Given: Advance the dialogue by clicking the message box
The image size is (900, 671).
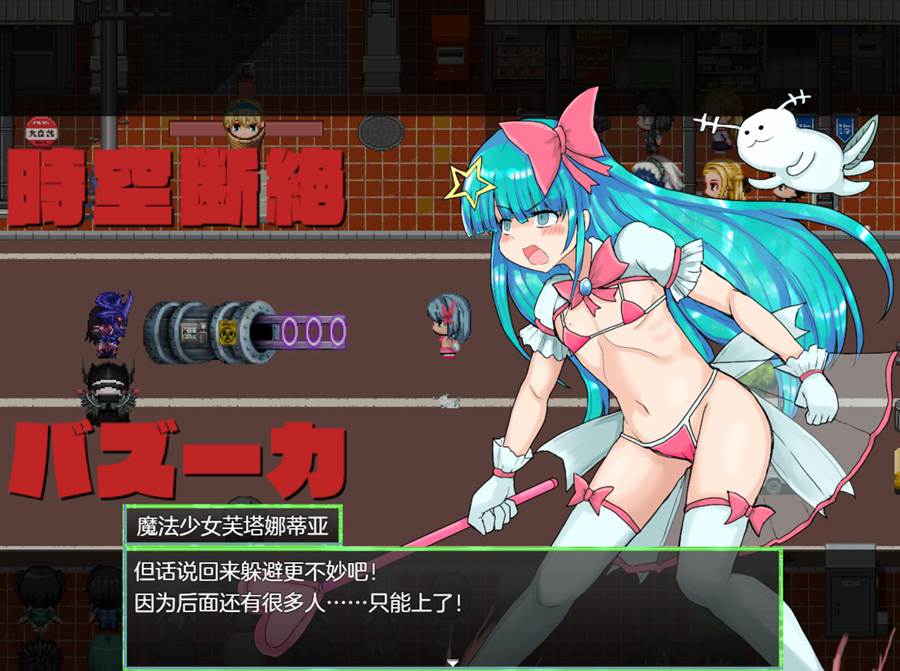Looking at the screenshot, I should [x=451, y=606].
